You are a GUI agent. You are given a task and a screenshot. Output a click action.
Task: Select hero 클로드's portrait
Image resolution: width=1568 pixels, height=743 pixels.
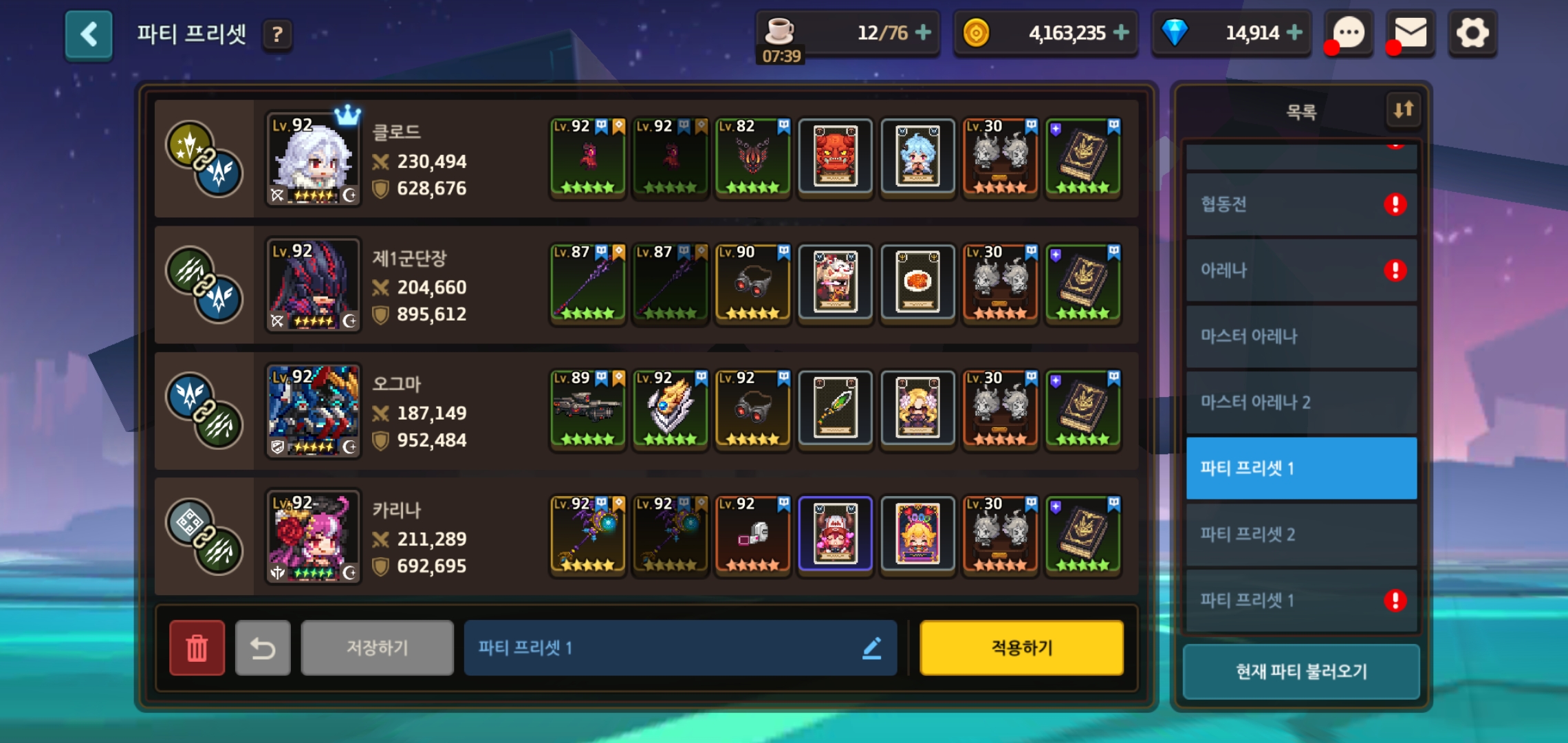pos(314,160)
